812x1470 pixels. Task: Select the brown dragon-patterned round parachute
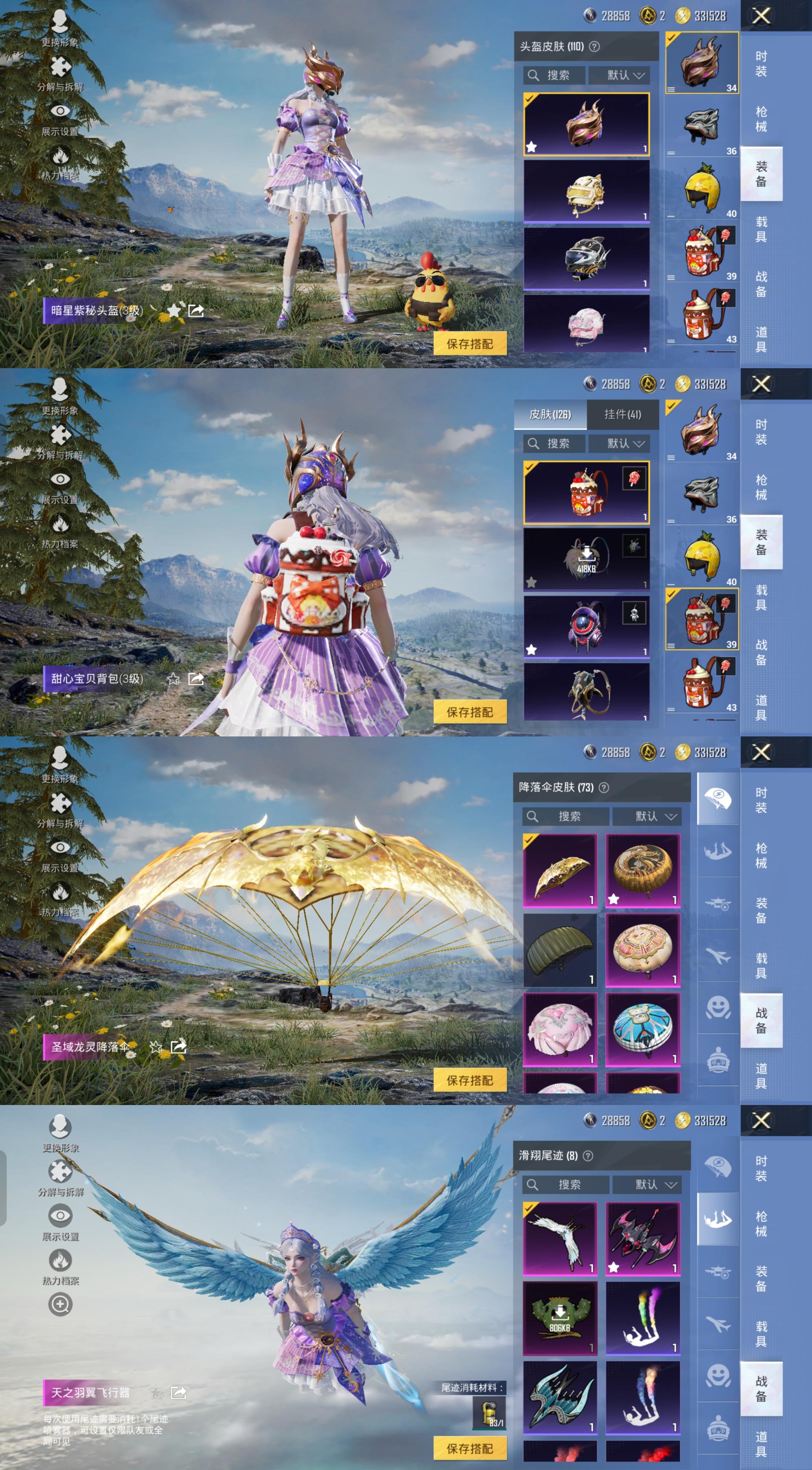pyautogui.click(x=643, y=870)
